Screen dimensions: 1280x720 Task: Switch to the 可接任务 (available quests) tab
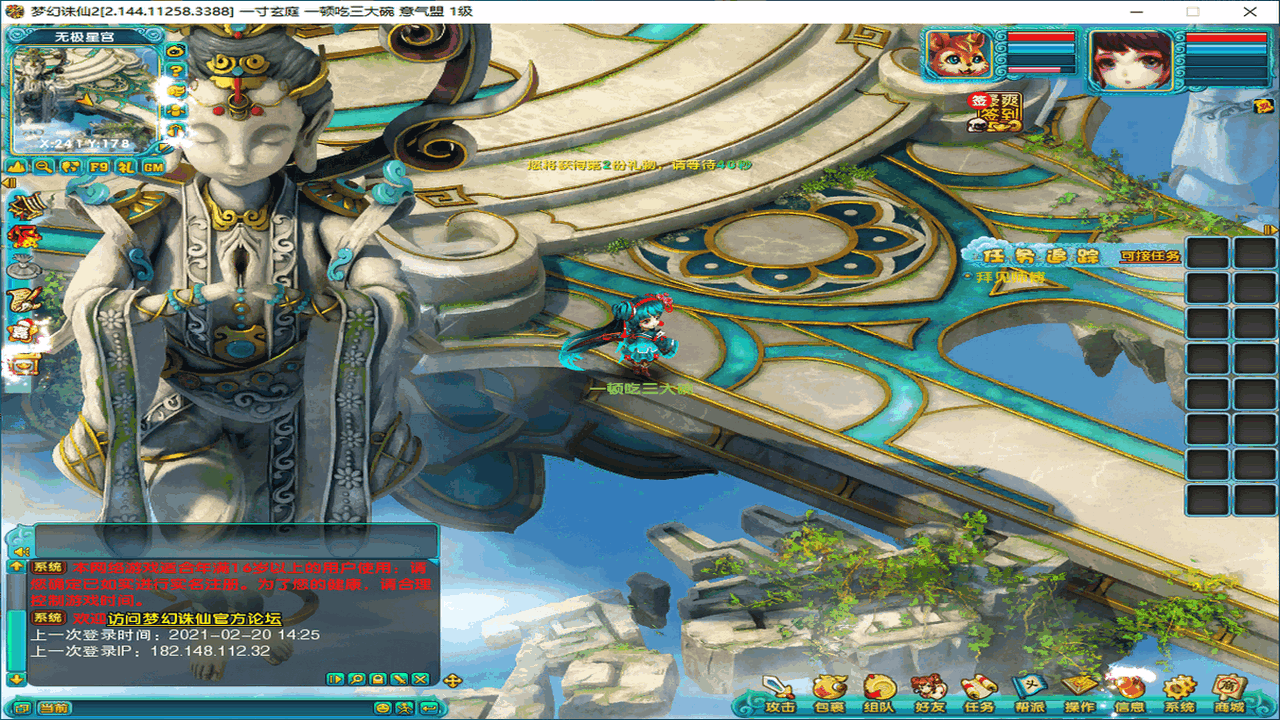[1150, 257]
